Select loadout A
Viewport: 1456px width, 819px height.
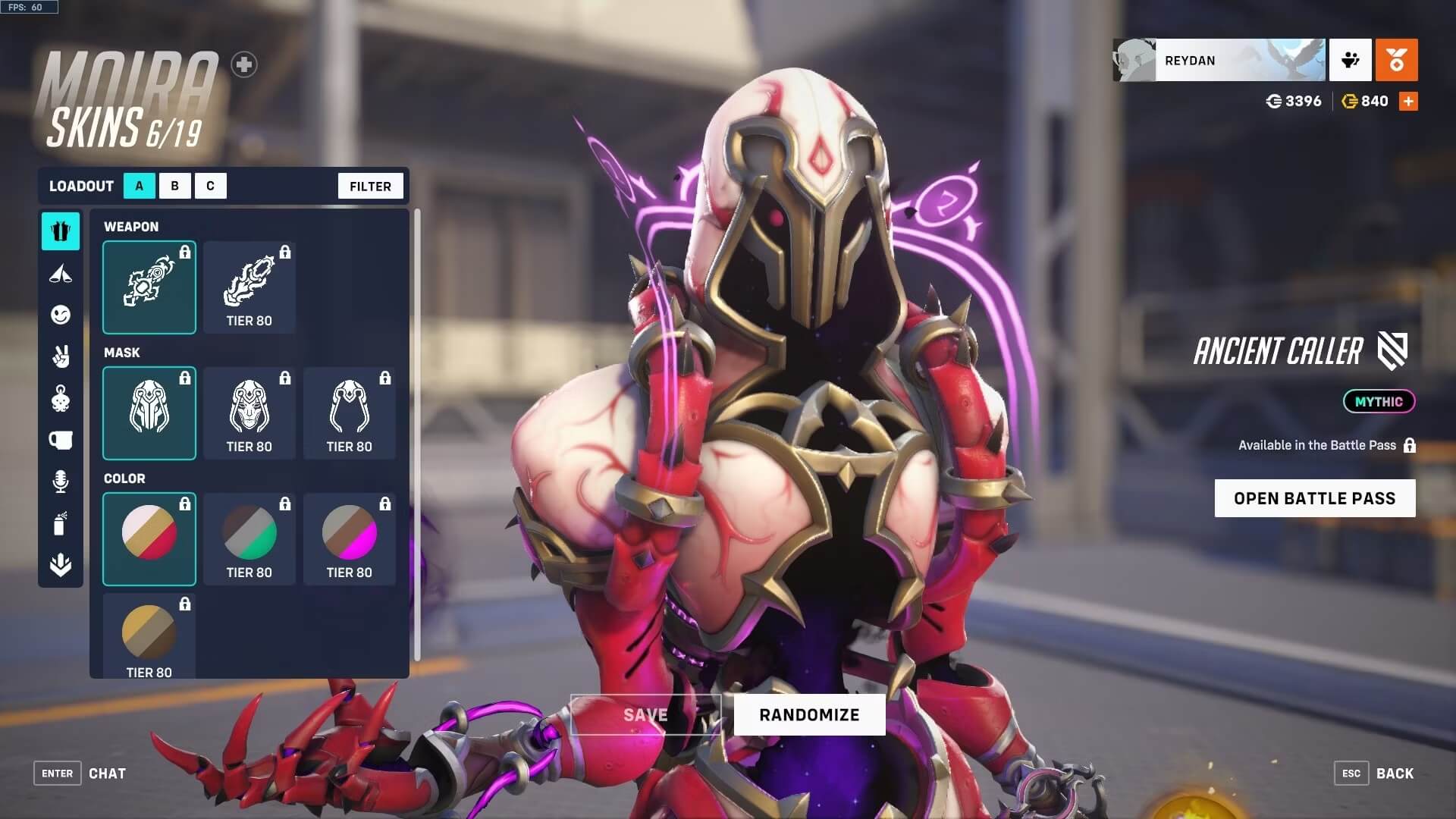(140, 186)
